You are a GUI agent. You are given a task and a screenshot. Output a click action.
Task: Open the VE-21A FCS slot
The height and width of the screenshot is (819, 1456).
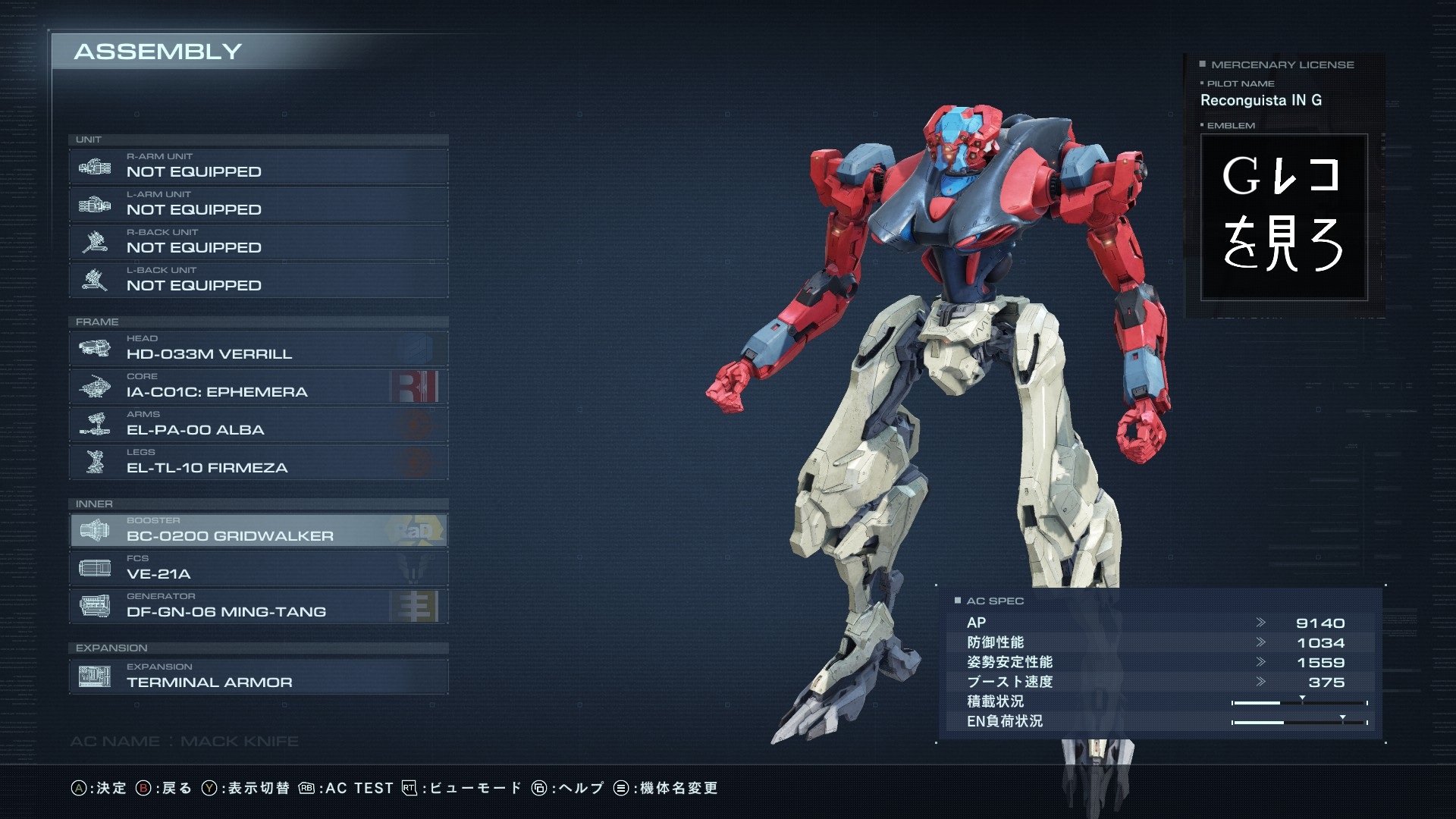pos(258,568)
